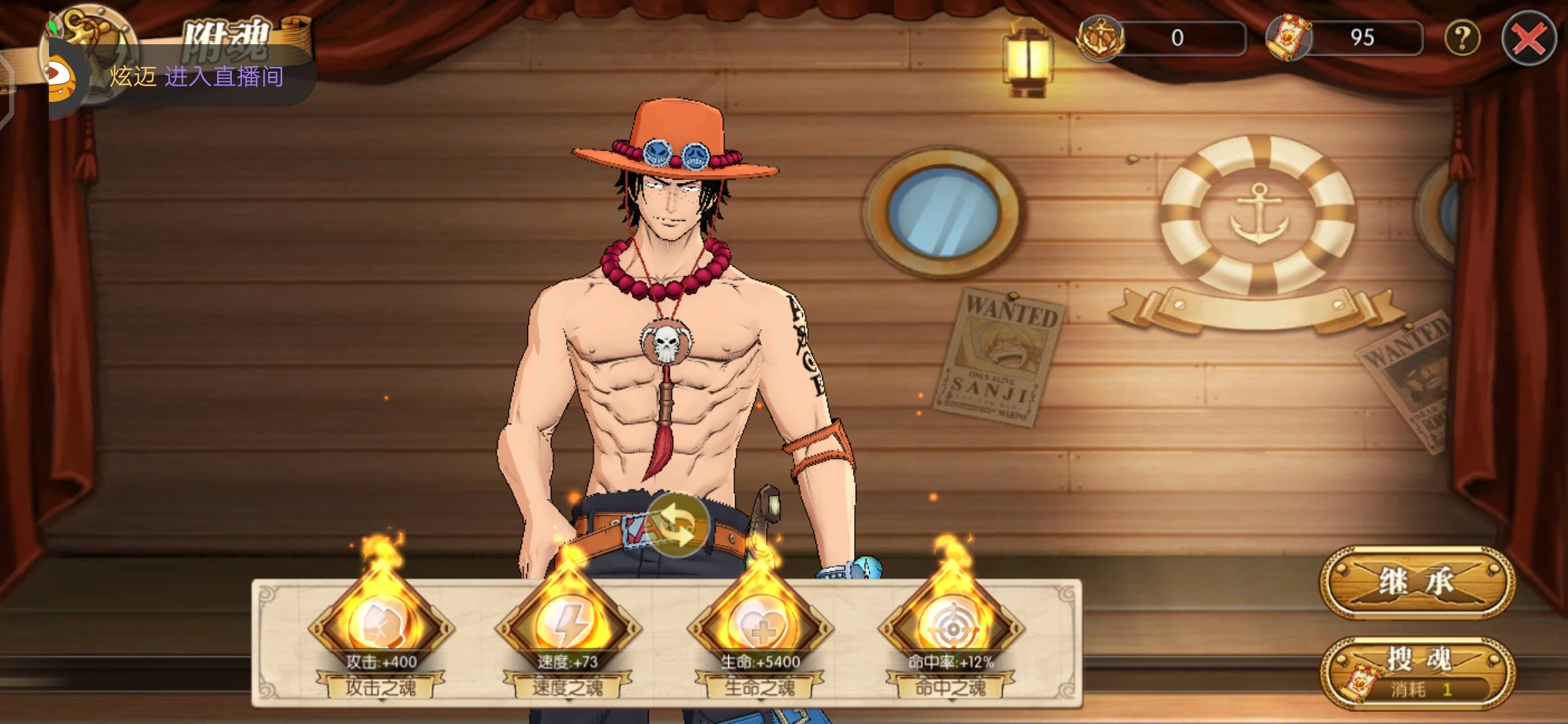Screen dimensions: 1568x724
Task: Tap the red scroll currency icon
Action: (1288, 38)
